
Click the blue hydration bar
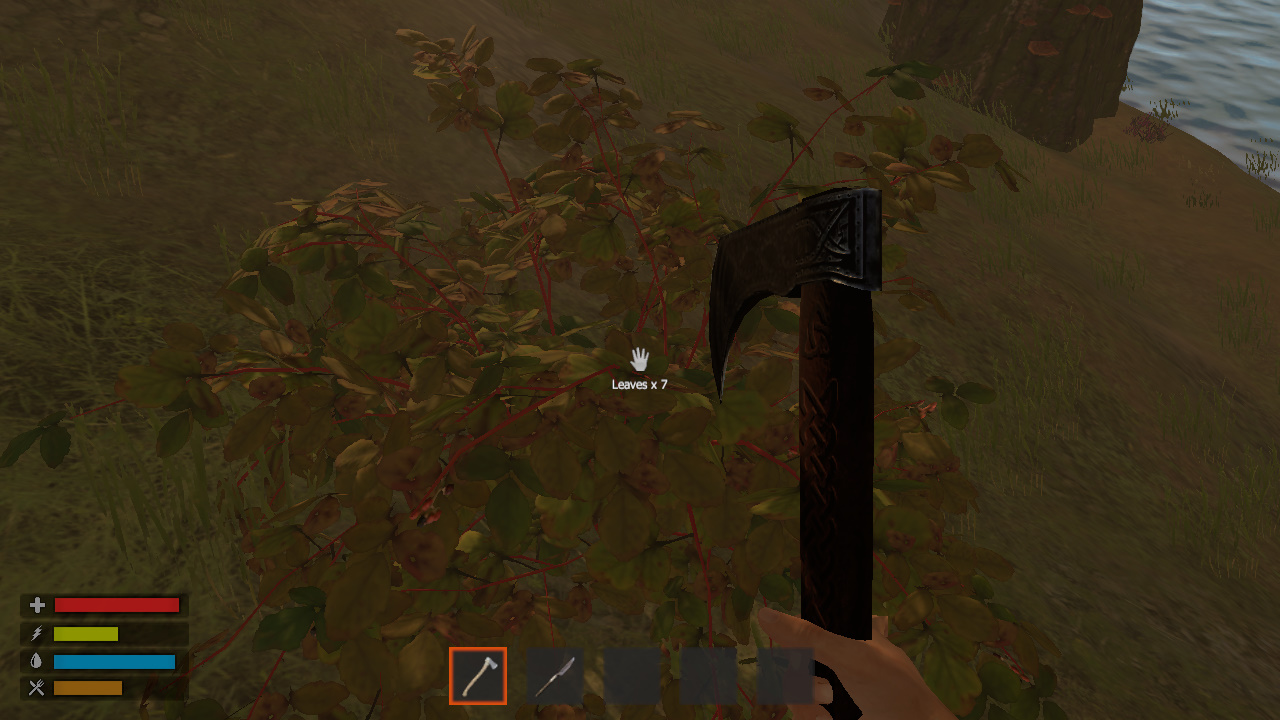pos(115,660)
